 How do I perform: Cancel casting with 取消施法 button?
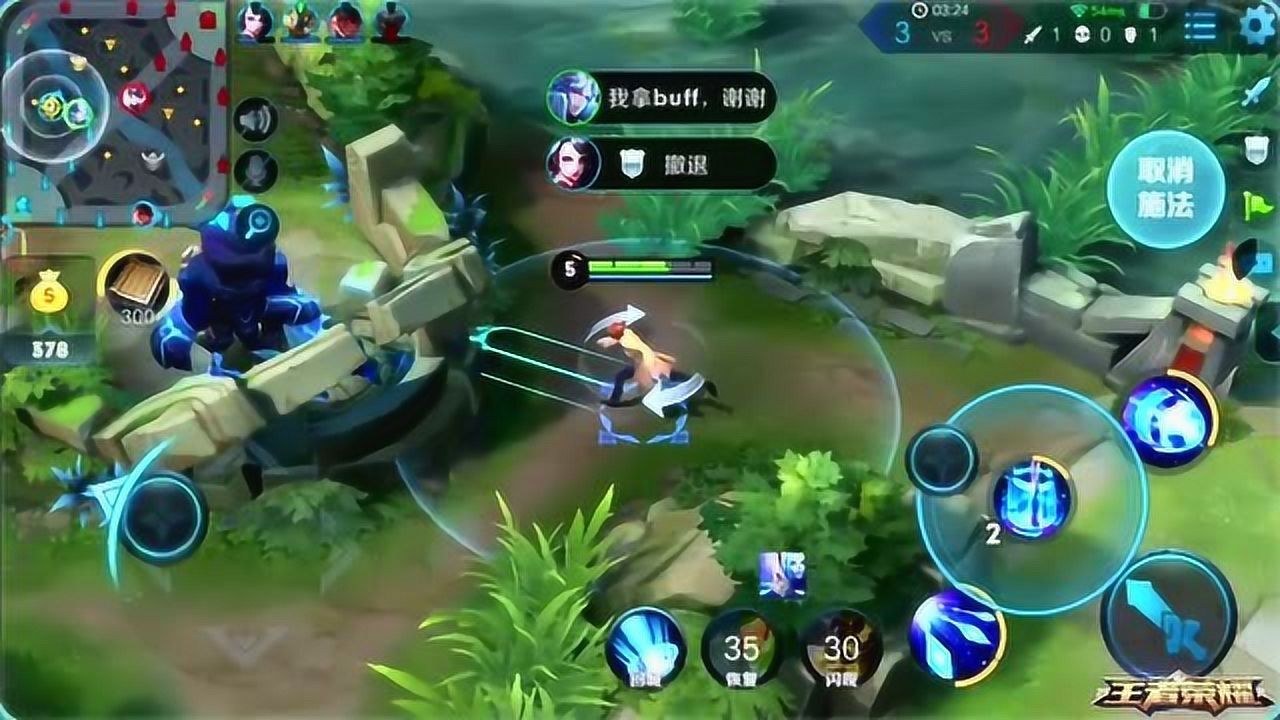tap(1165, 188)
